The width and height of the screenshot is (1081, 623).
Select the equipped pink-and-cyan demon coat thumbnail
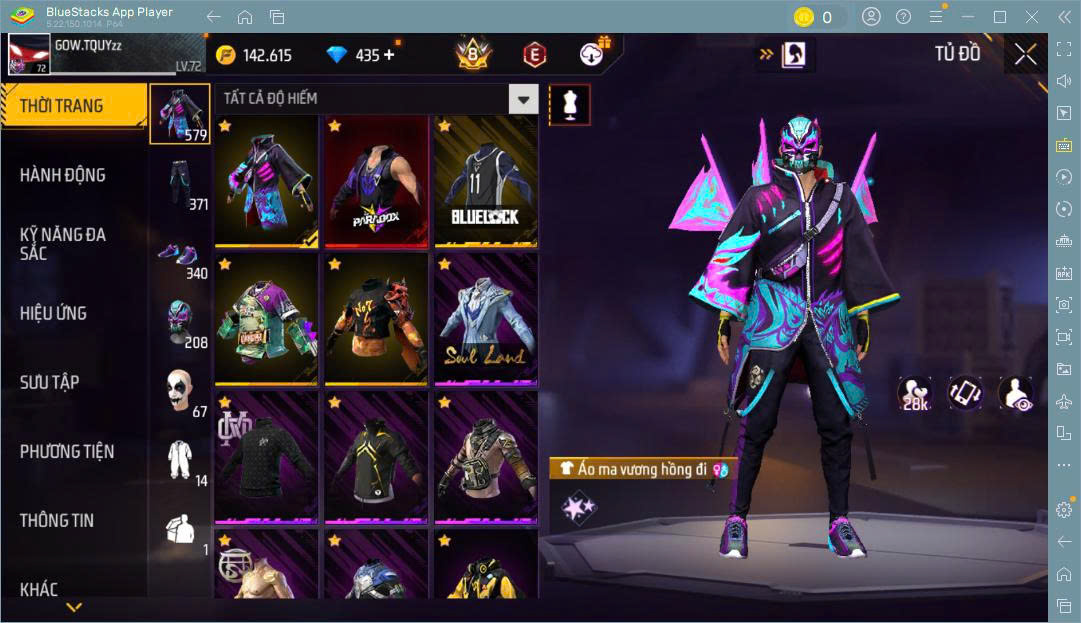point(267,181)
